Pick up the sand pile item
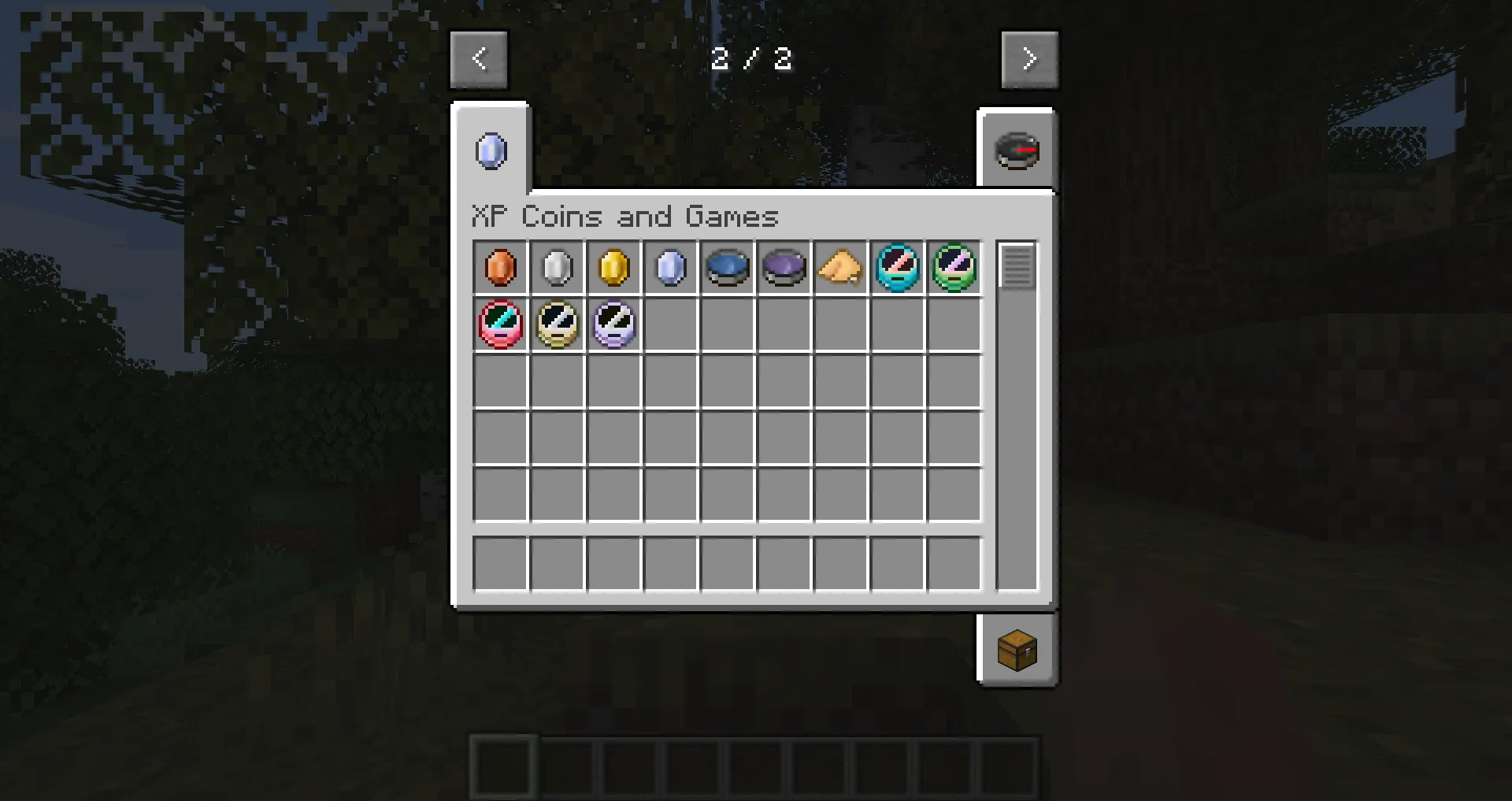This screenshot has height=801, width=1512. pyautogui.click(x=841, y=268)
